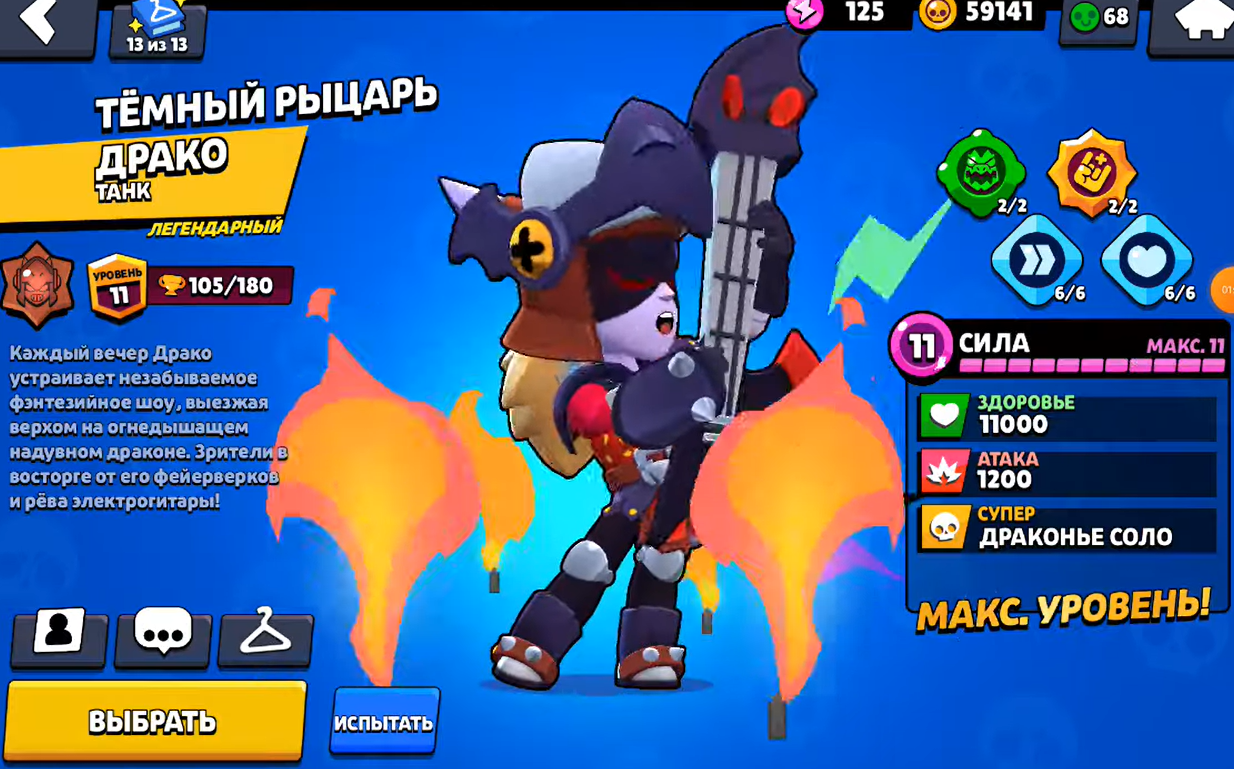
Task: Open the brawler profile portrait button
Action: point(59,634)
